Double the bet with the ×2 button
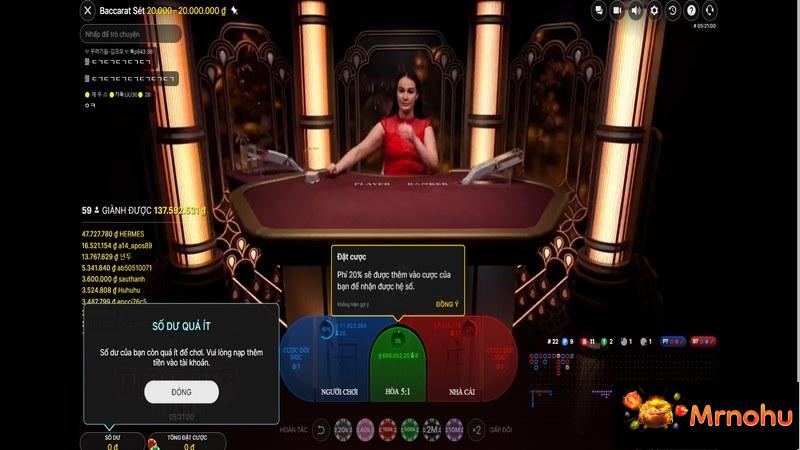Screen dimensions: 800x450 coord(476,430)
